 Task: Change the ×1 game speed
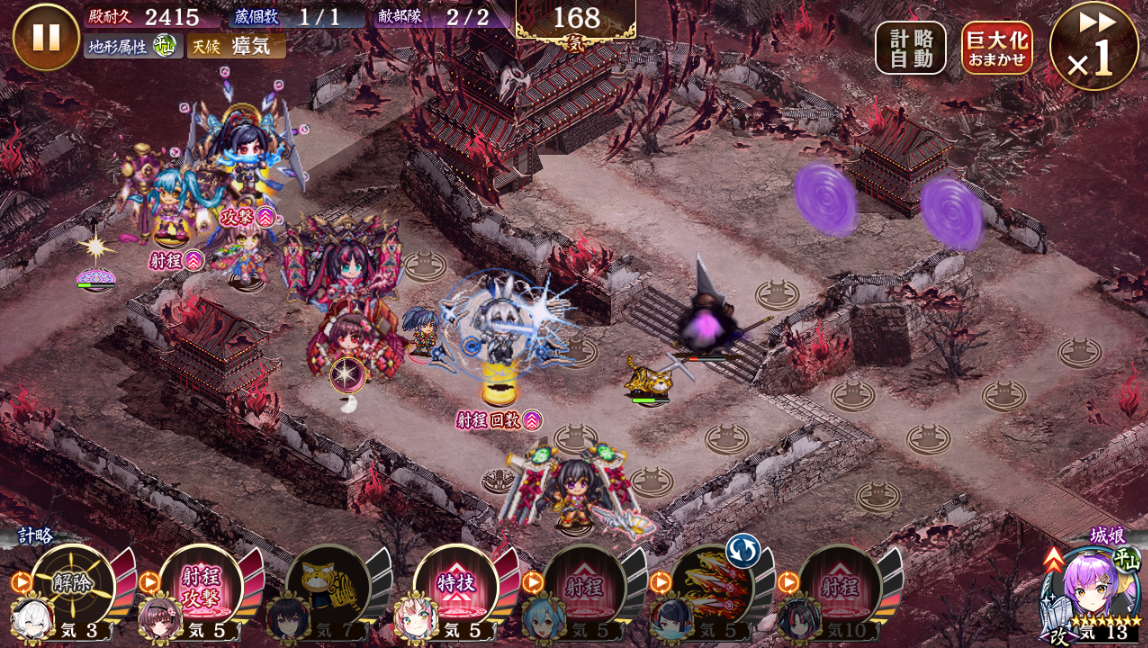1093,47
